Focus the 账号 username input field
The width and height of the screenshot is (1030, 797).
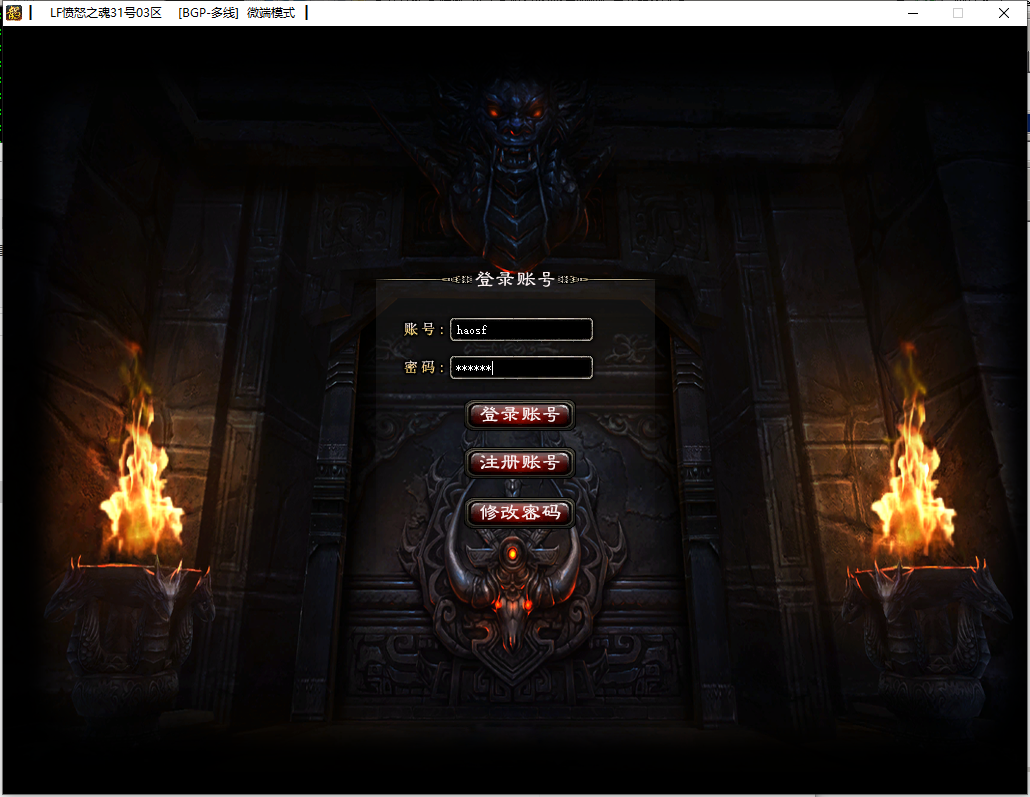(x=521, y=329)
